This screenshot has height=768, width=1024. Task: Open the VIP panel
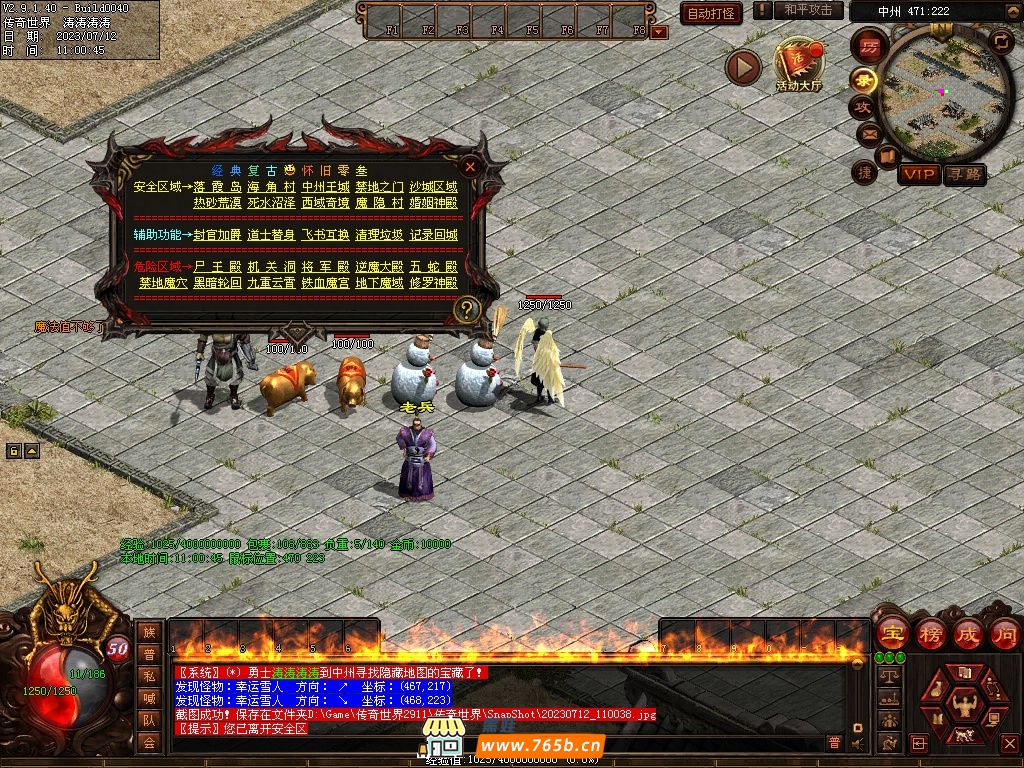[x=919, y=175]
